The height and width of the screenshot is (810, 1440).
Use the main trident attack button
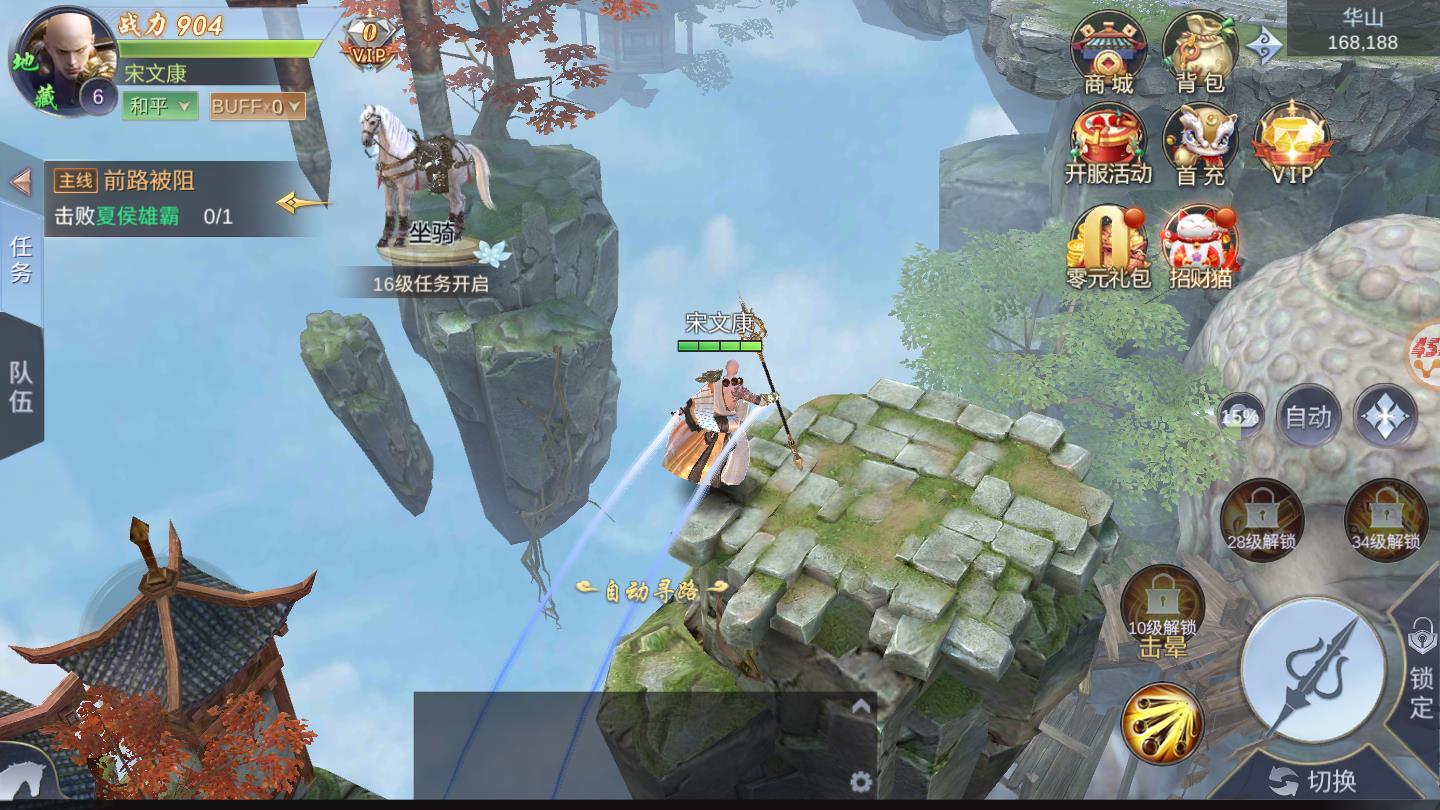[x=1312, y=669]
